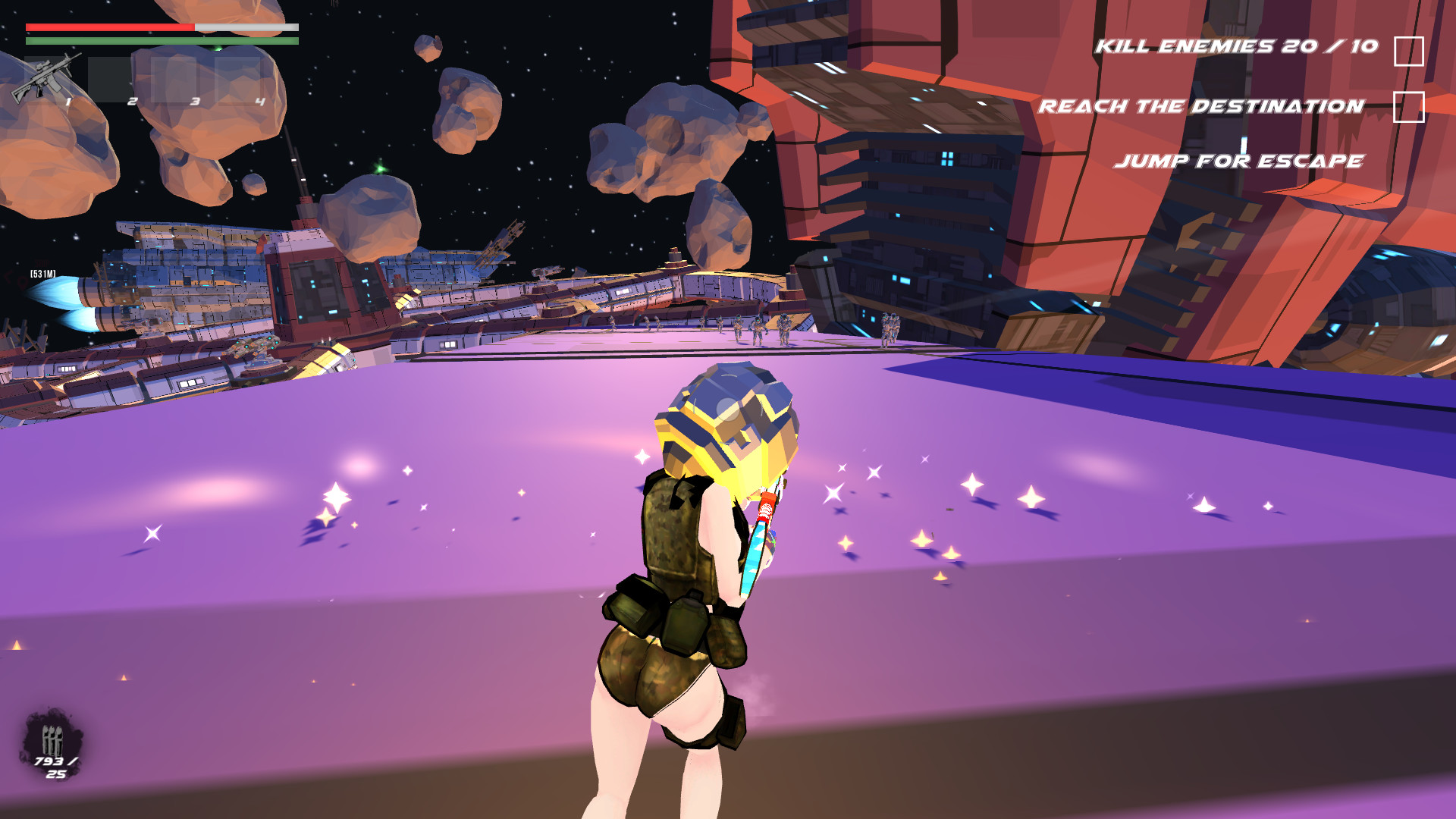The height and width of the screenshot is (819, 1456).
Task: Tick the top-right mission completion checkbox
Action: click(x=1408, y=49)
